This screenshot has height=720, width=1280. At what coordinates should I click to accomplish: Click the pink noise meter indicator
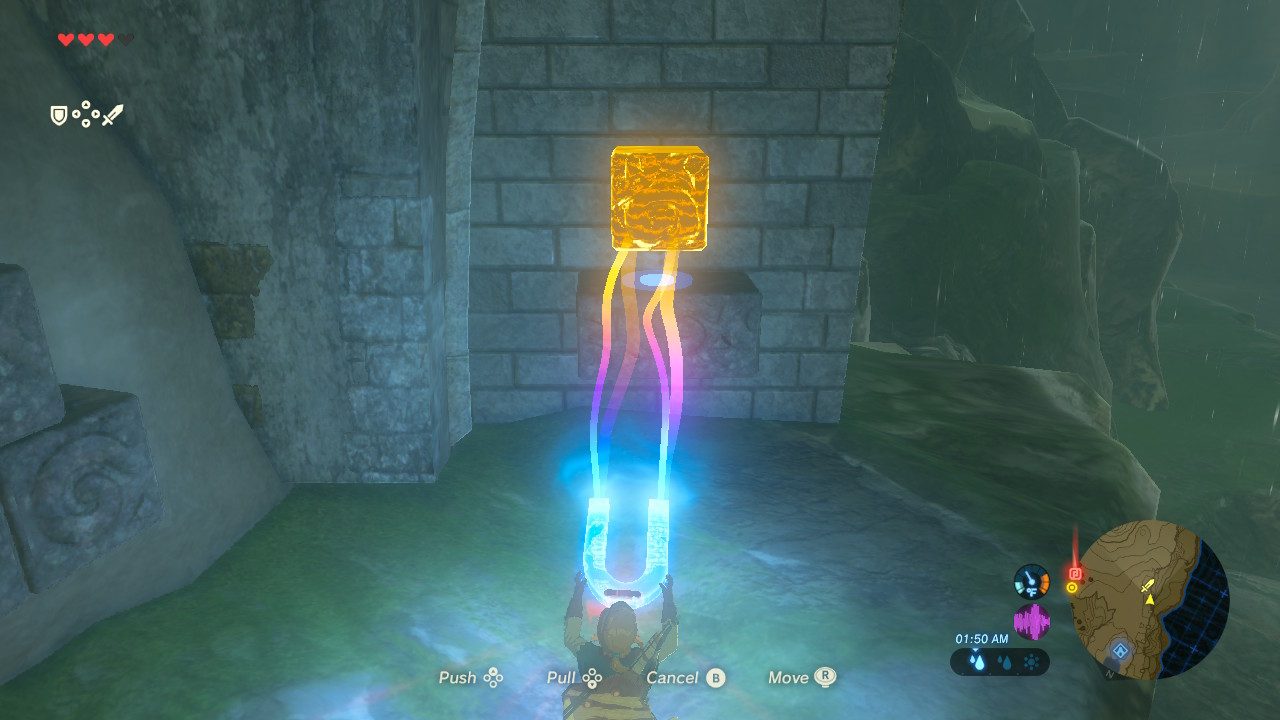pos(1032,621)
